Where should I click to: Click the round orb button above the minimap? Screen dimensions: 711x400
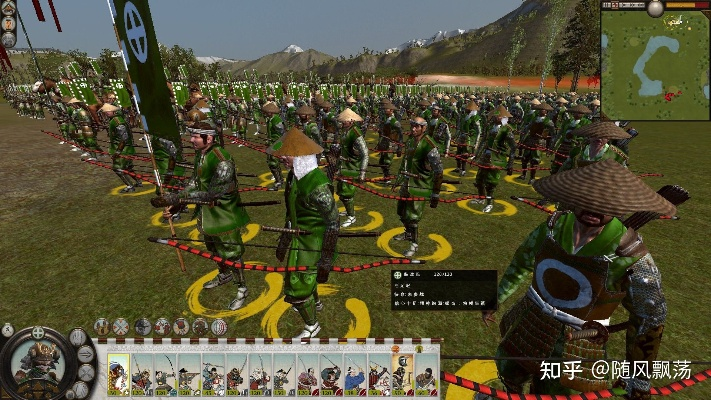[x=655, y=8]
